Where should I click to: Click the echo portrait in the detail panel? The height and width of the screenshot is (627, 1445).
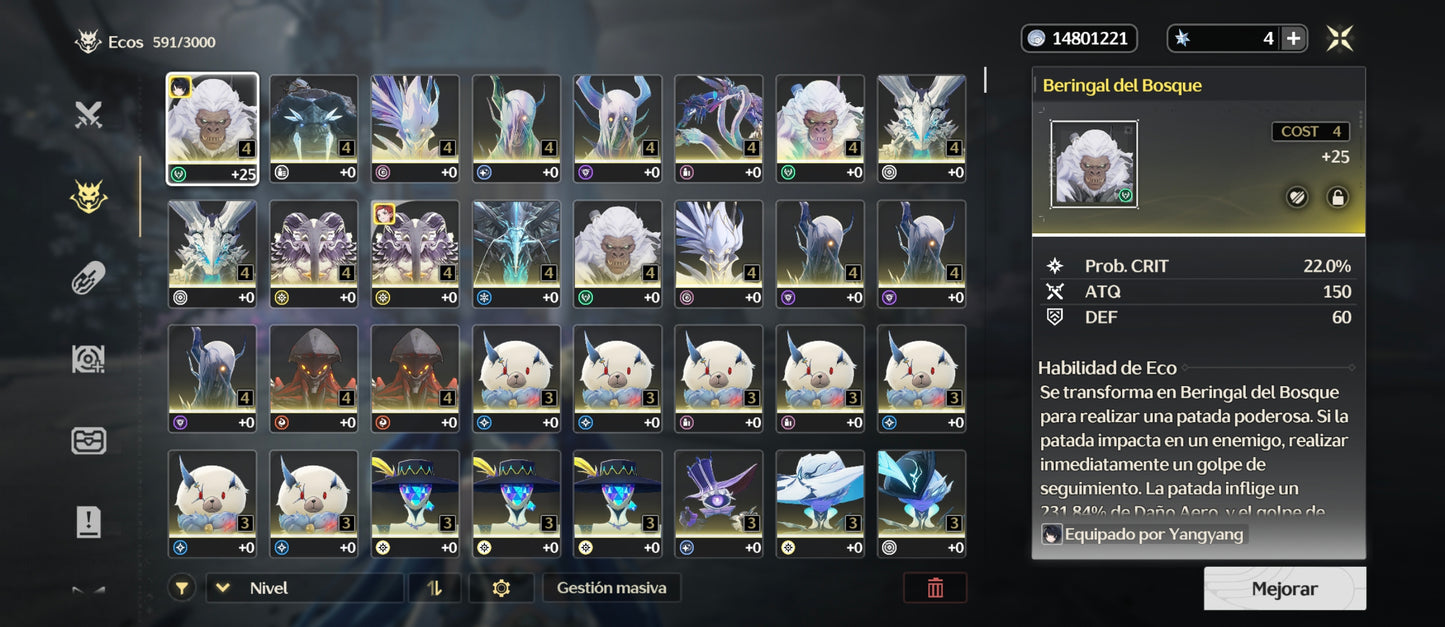point(1094,164)
